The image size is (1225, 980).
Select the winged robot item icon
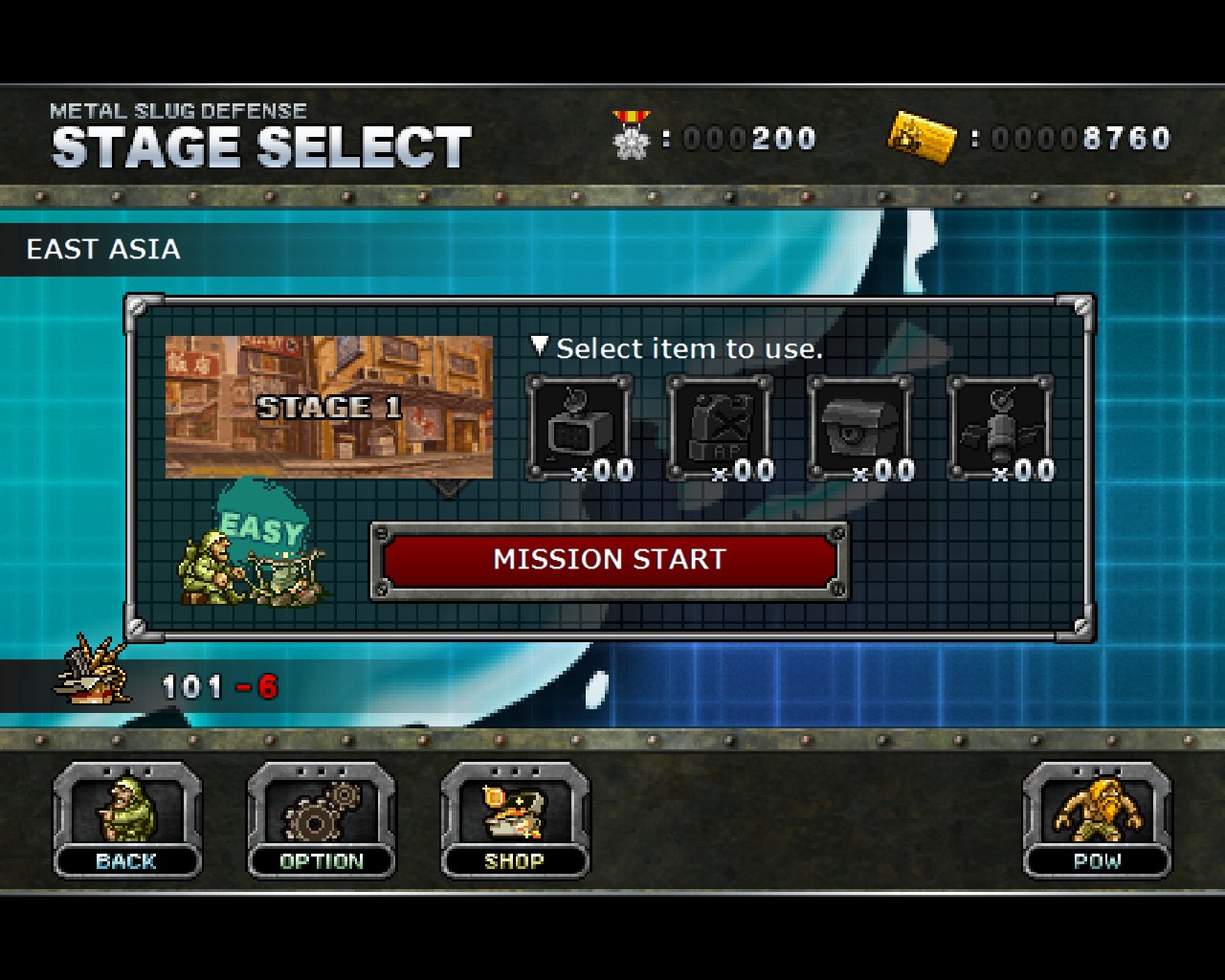[x=998, y=426]
